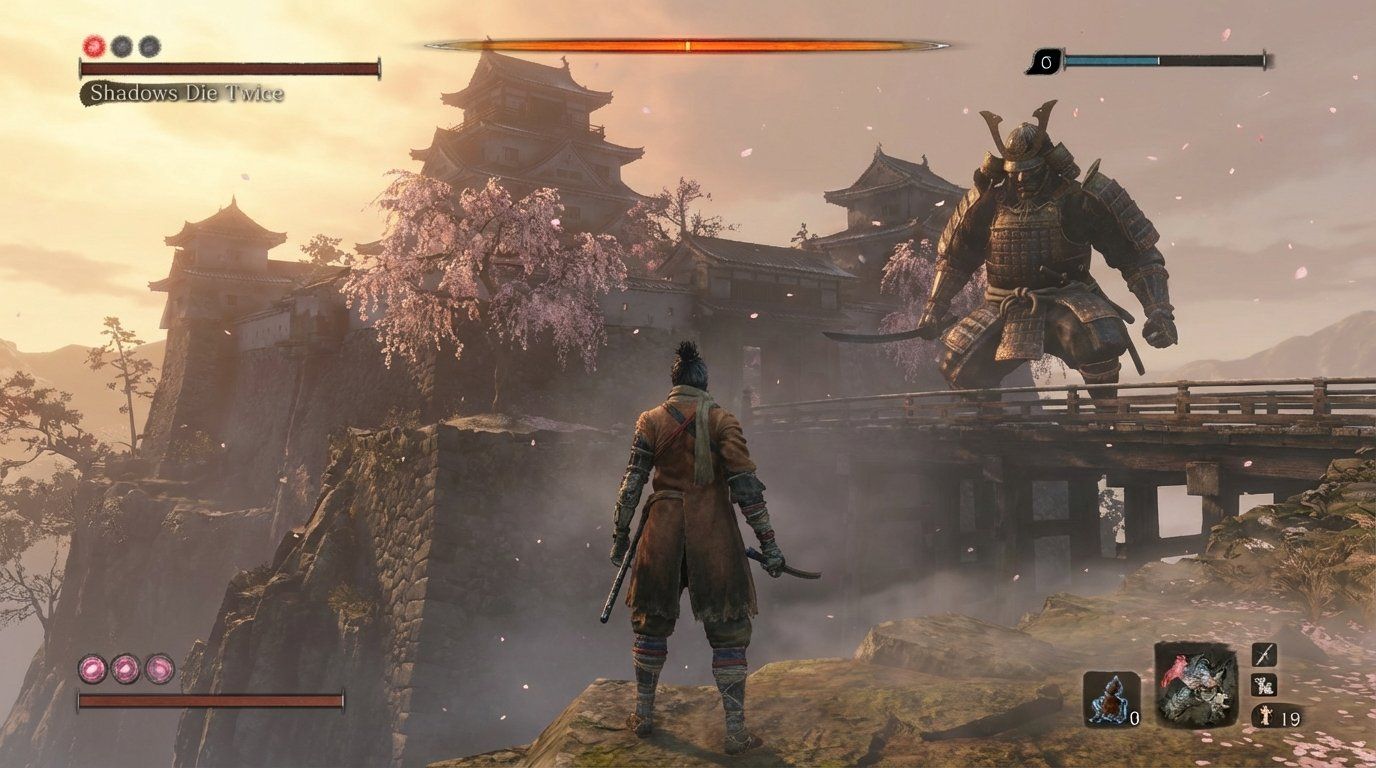Click the prosthetic tool slot icon below the sword
The width and height of the screenshot is (1376, 768).
[1264, 687]
